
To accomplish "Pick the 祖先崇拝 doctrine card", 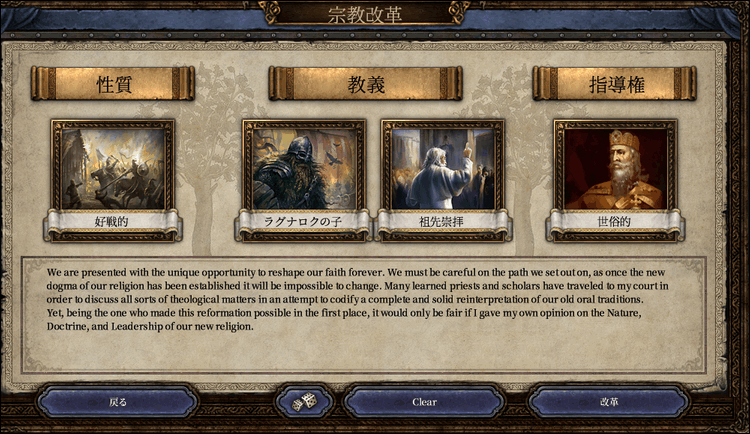I will (x=442, y=168).
